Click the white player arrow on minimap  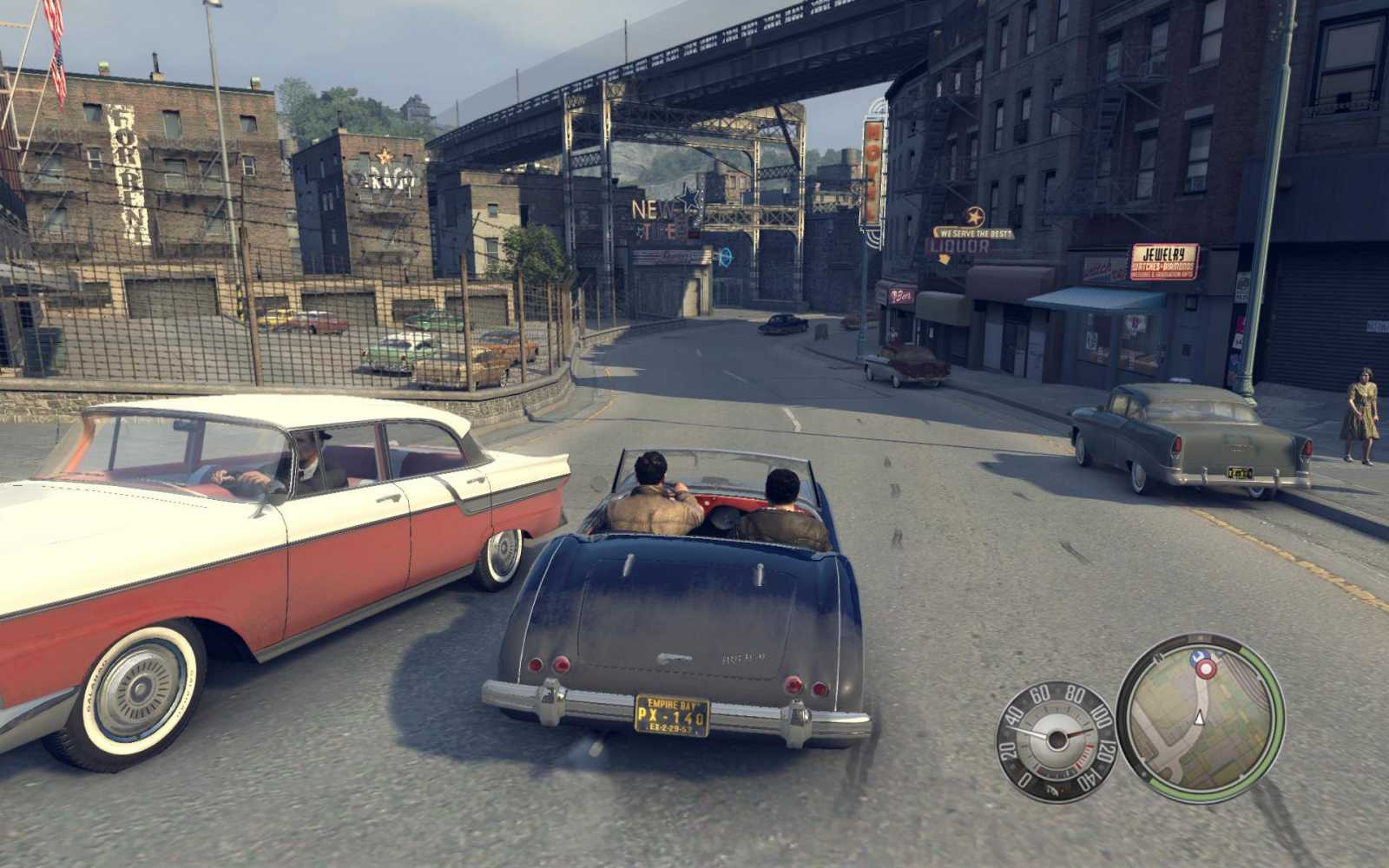(x=1200, y=717)
